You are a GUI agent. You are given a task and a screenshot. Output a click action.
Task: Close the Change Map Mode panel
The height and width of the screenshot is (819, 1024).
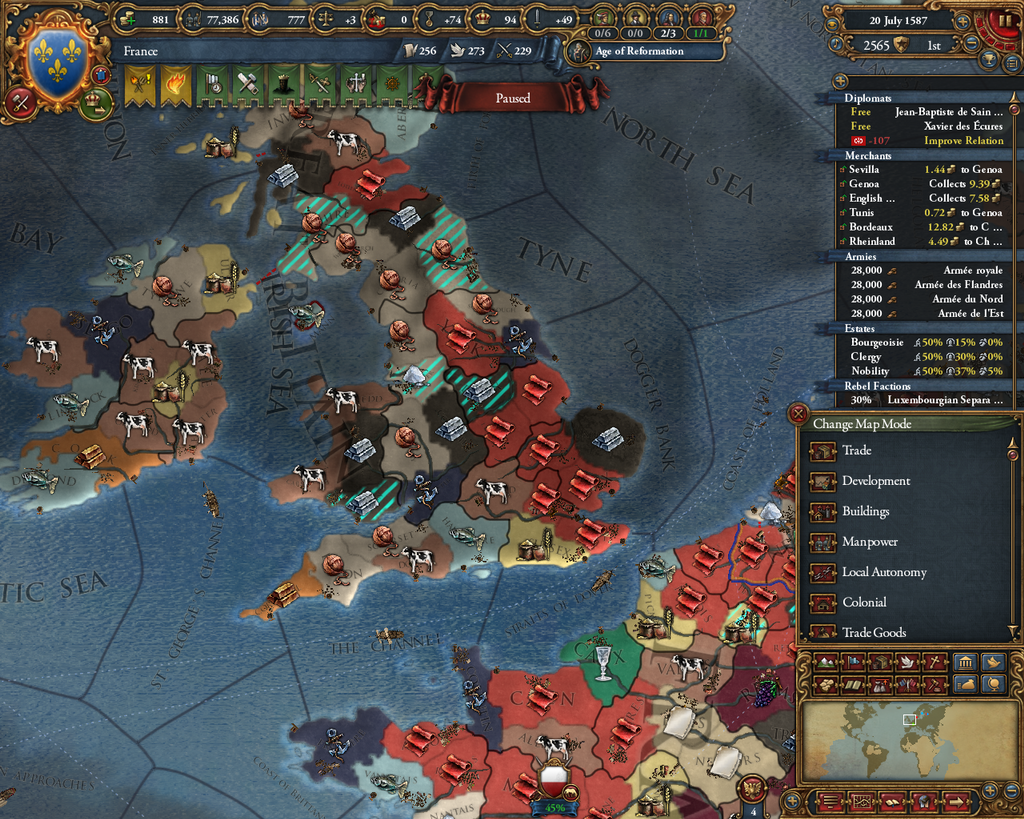coord(798,412)
